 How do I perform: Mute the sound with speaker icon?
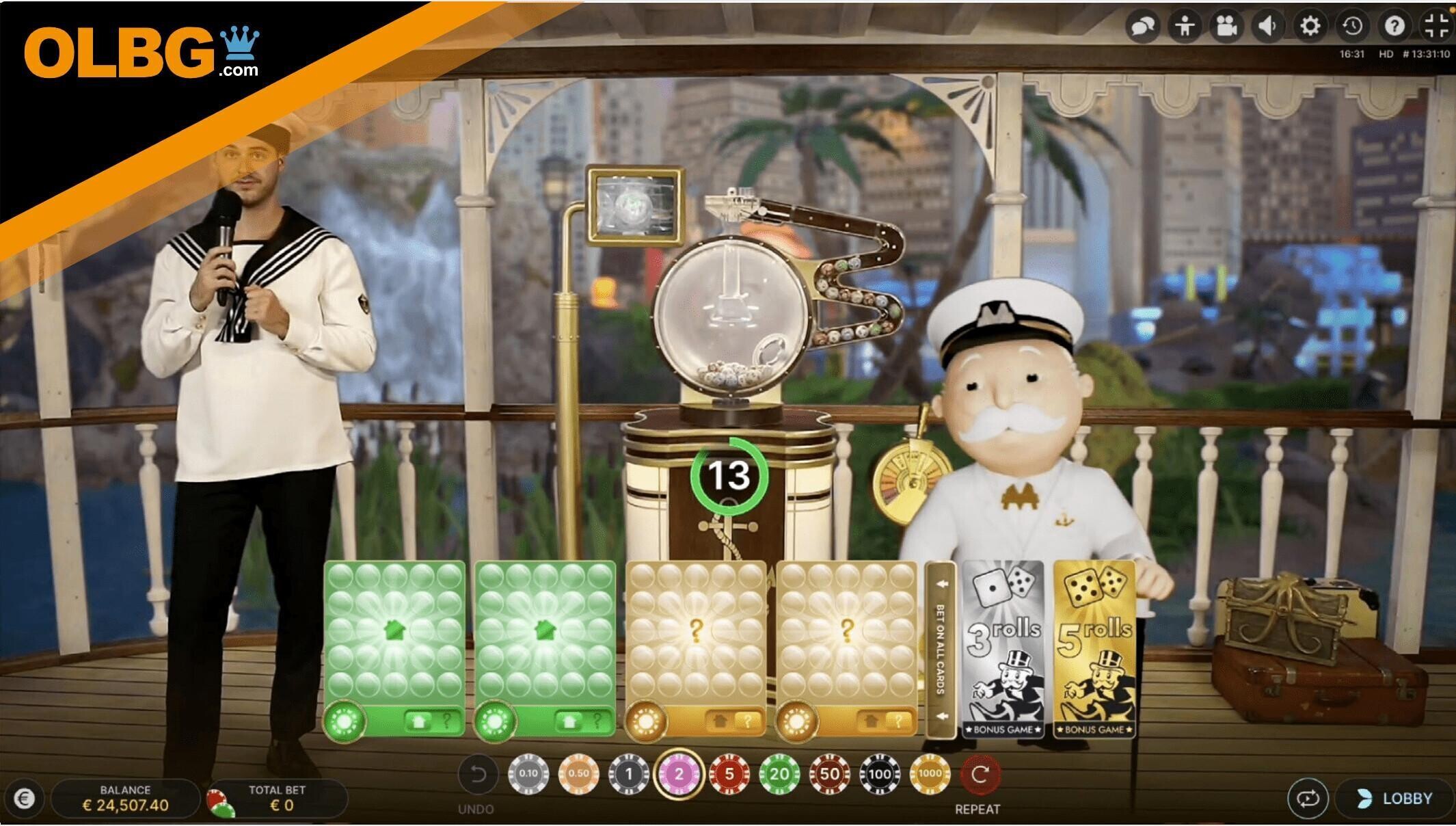pos(1269,27)
